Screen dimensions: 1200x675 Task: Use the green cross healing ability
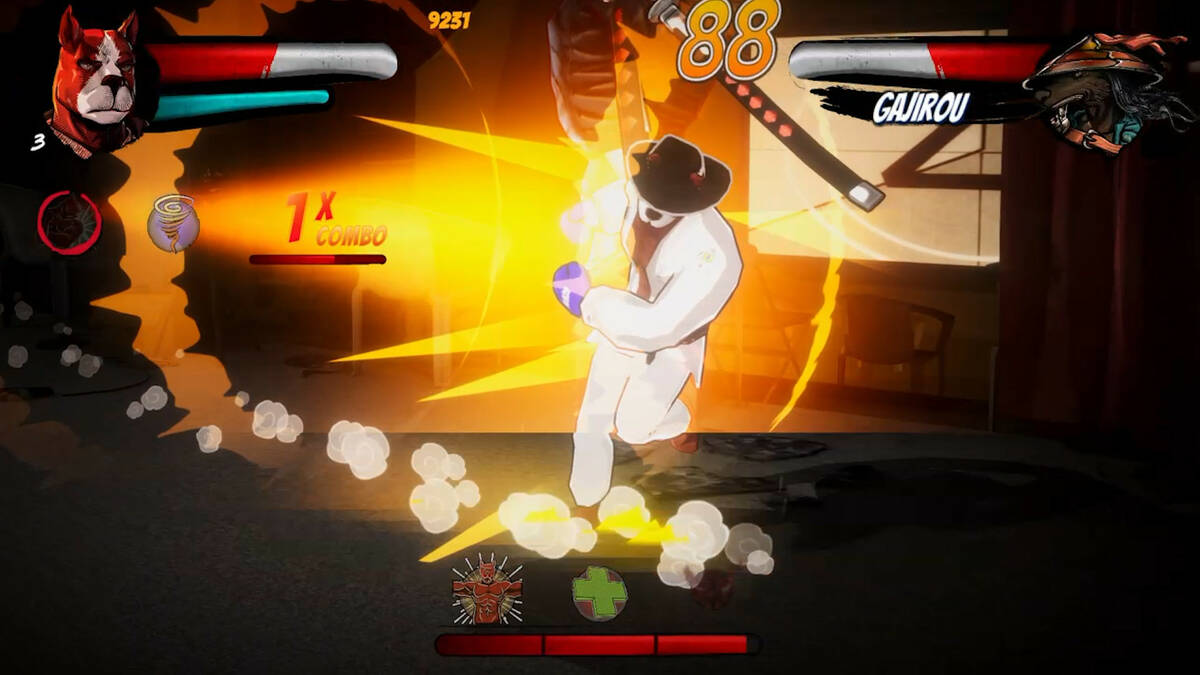[599, 593]
